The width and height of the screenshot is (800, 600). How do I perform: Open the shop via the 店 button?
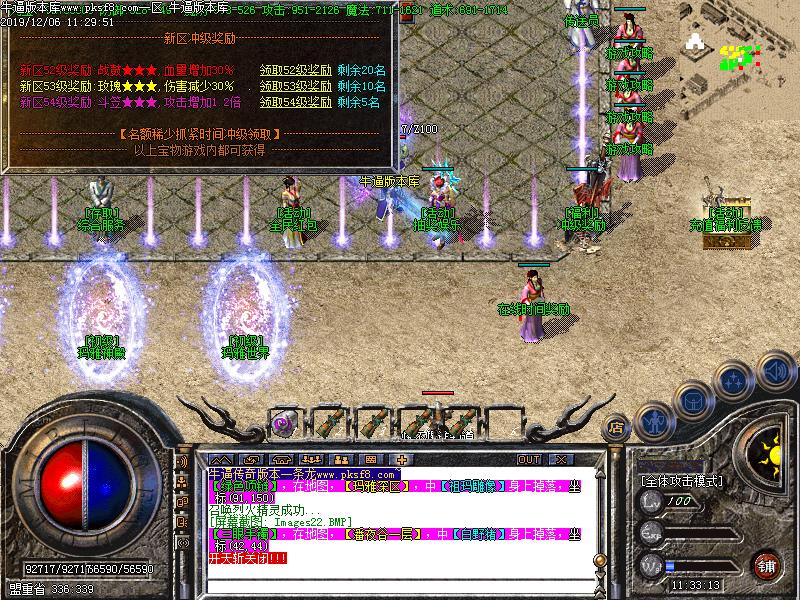[617, 428]
